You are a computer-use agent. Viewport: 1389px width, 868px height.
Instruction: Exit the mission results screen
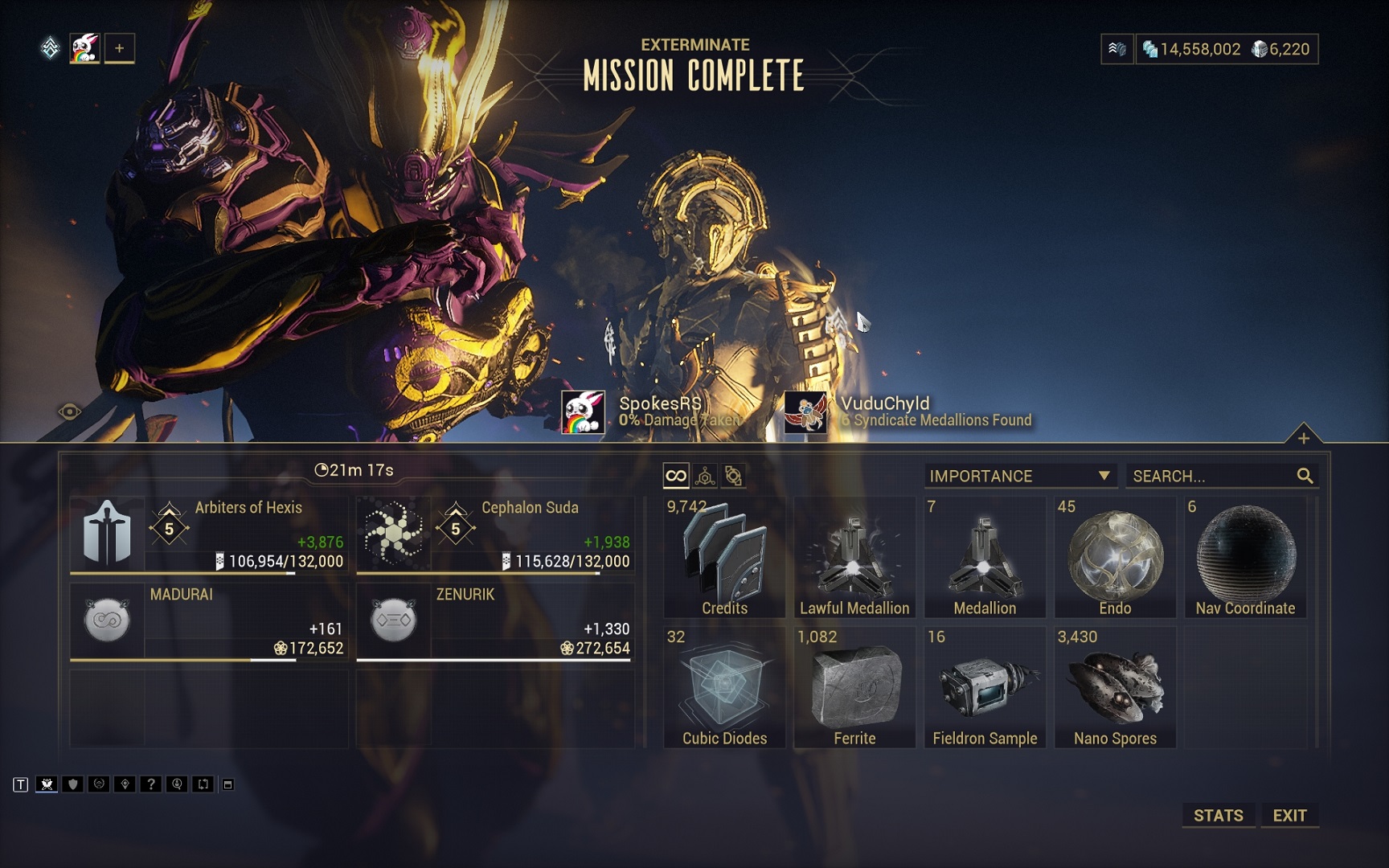coord(1289,815)
